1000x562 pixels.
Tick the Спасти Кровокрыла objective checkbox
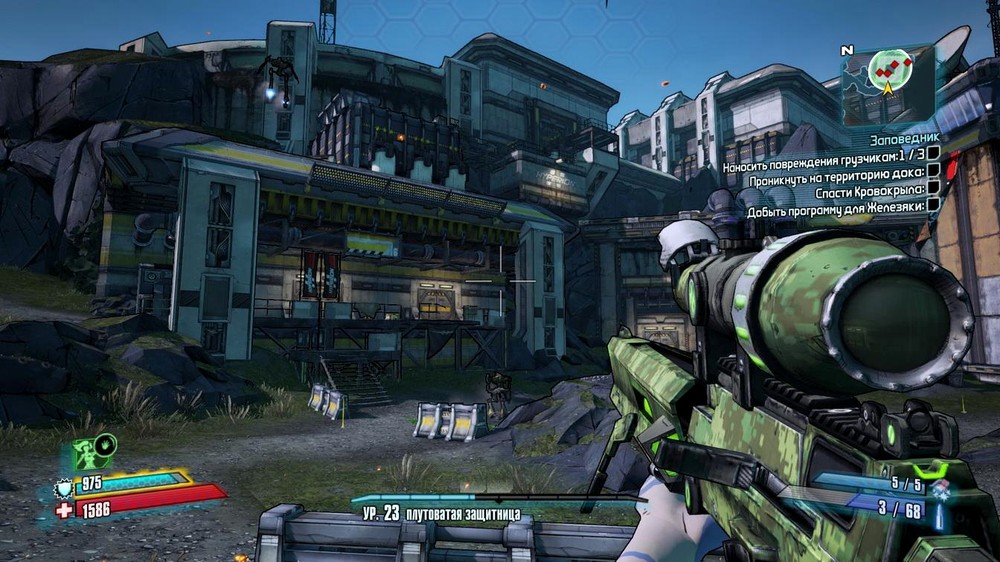coord(932,187)
